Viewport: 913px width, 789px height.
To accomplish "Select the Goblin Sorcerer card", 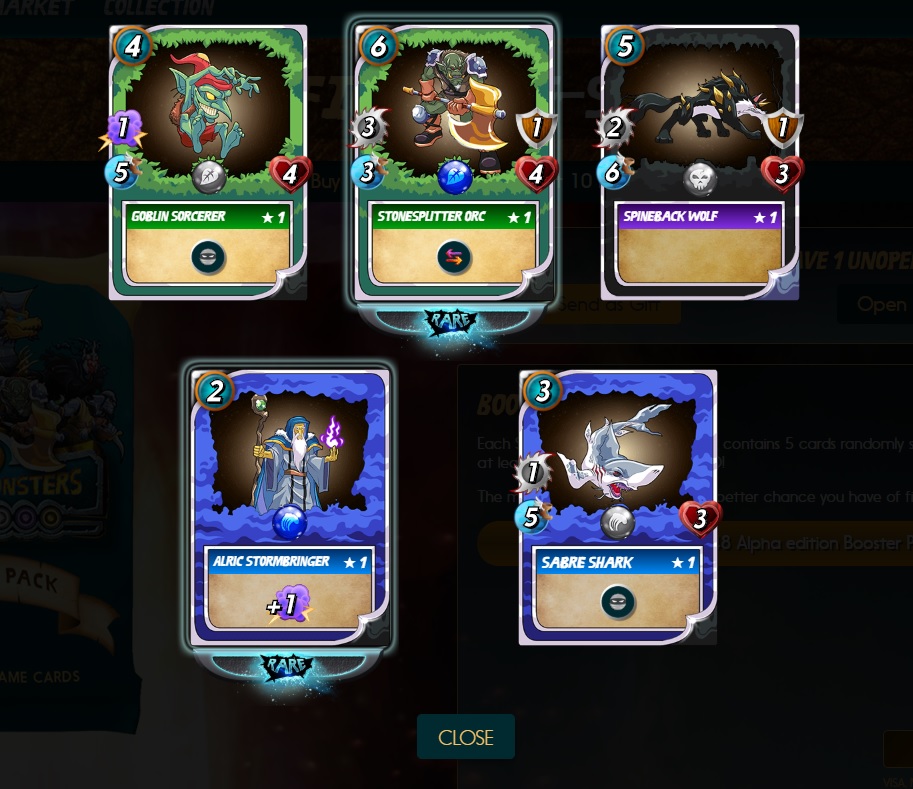I will click(x=208, y=162).
